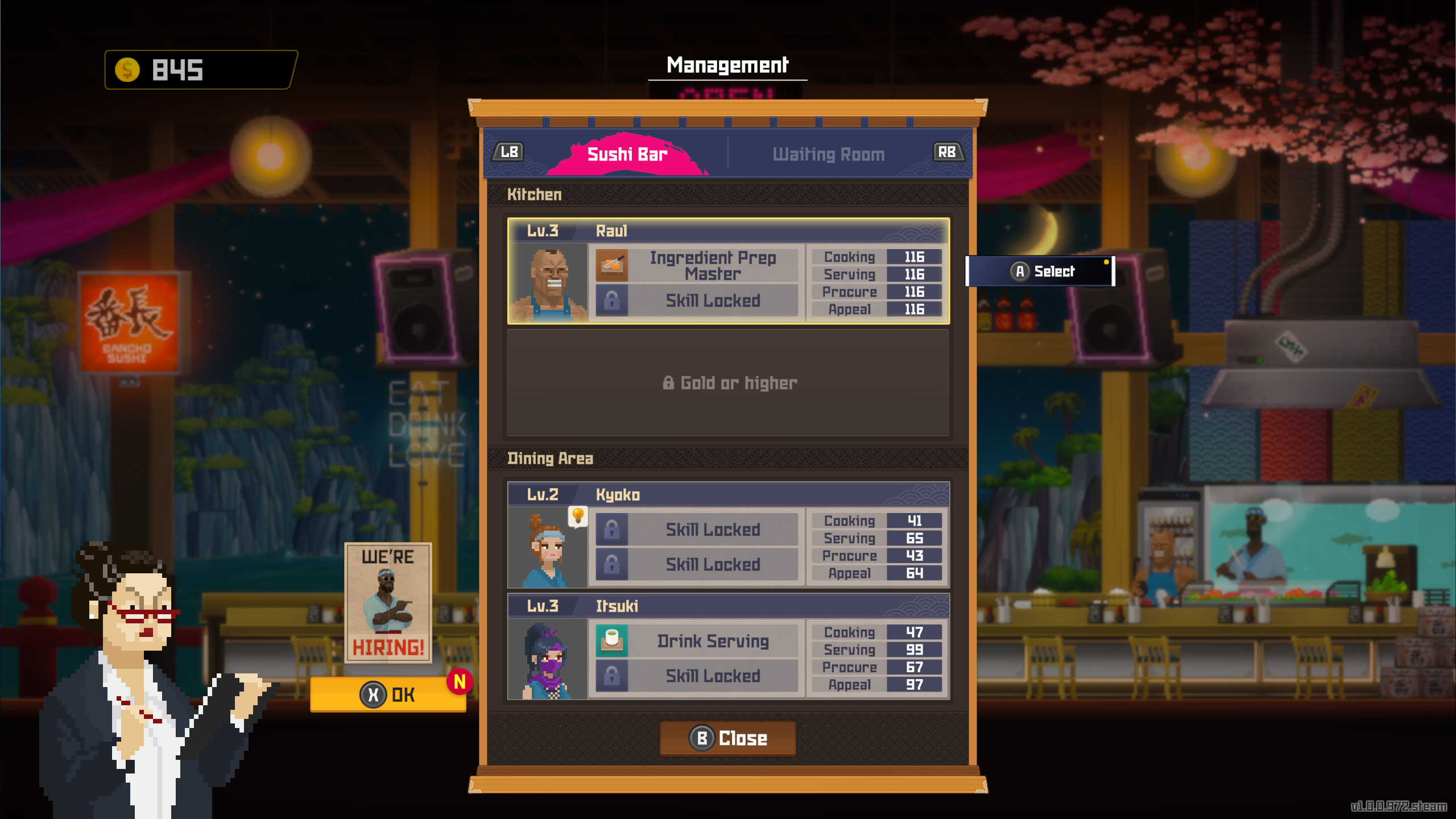Click Itsuki's Serving stat value of 99

tap(915, 650)
